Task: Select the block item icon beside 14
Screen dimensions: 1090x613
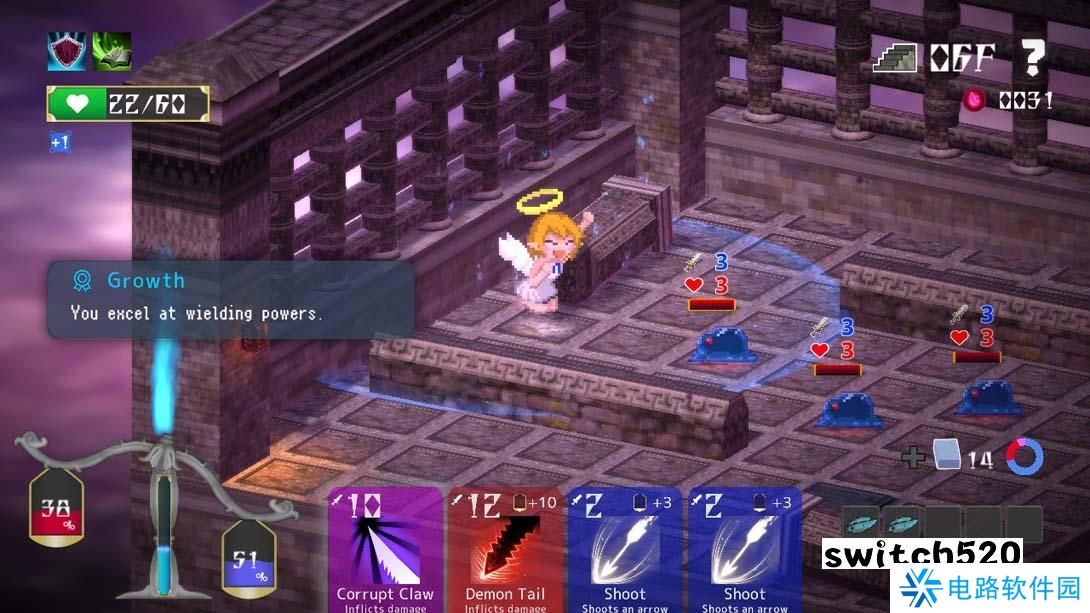Action: [x=946, y=457]
